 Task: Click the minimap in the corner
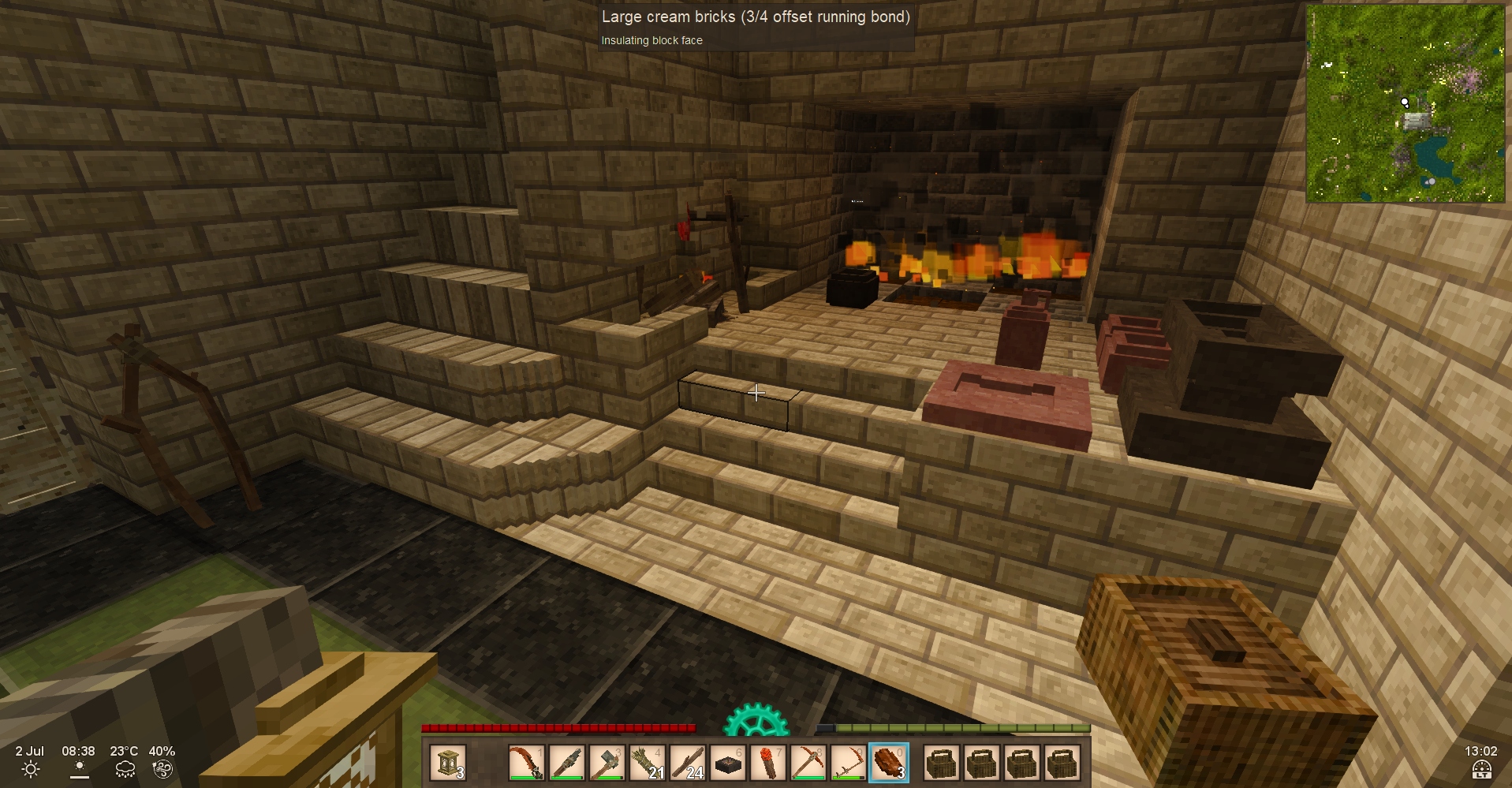[1406, 103]
